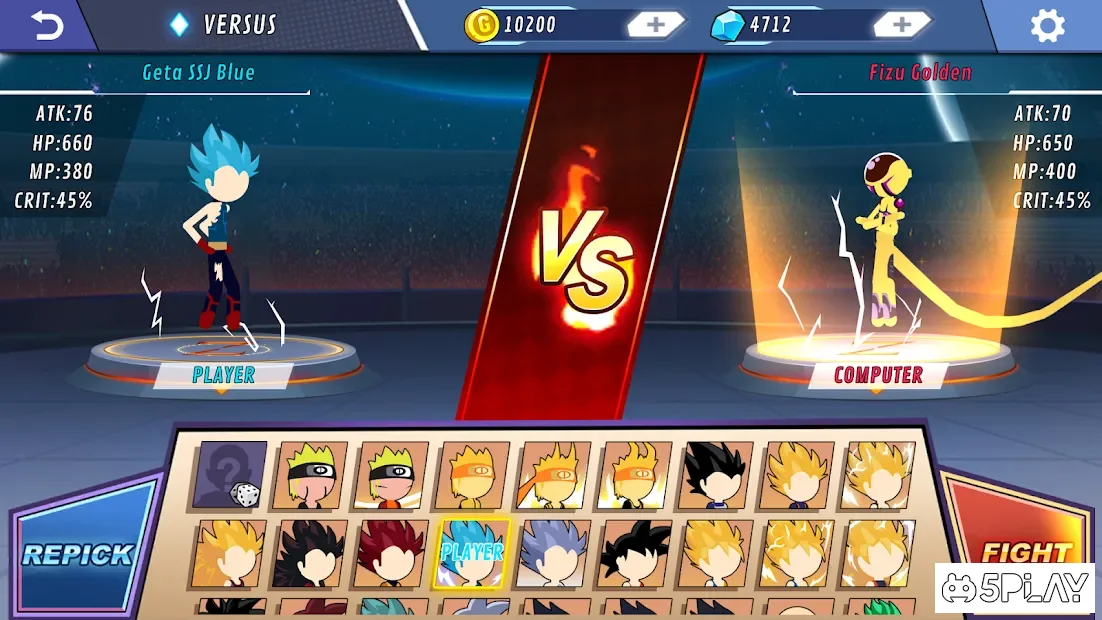1102x620 pixels.
Task: Pick the red-haired fighter portrait
Action: click(392, 553)
